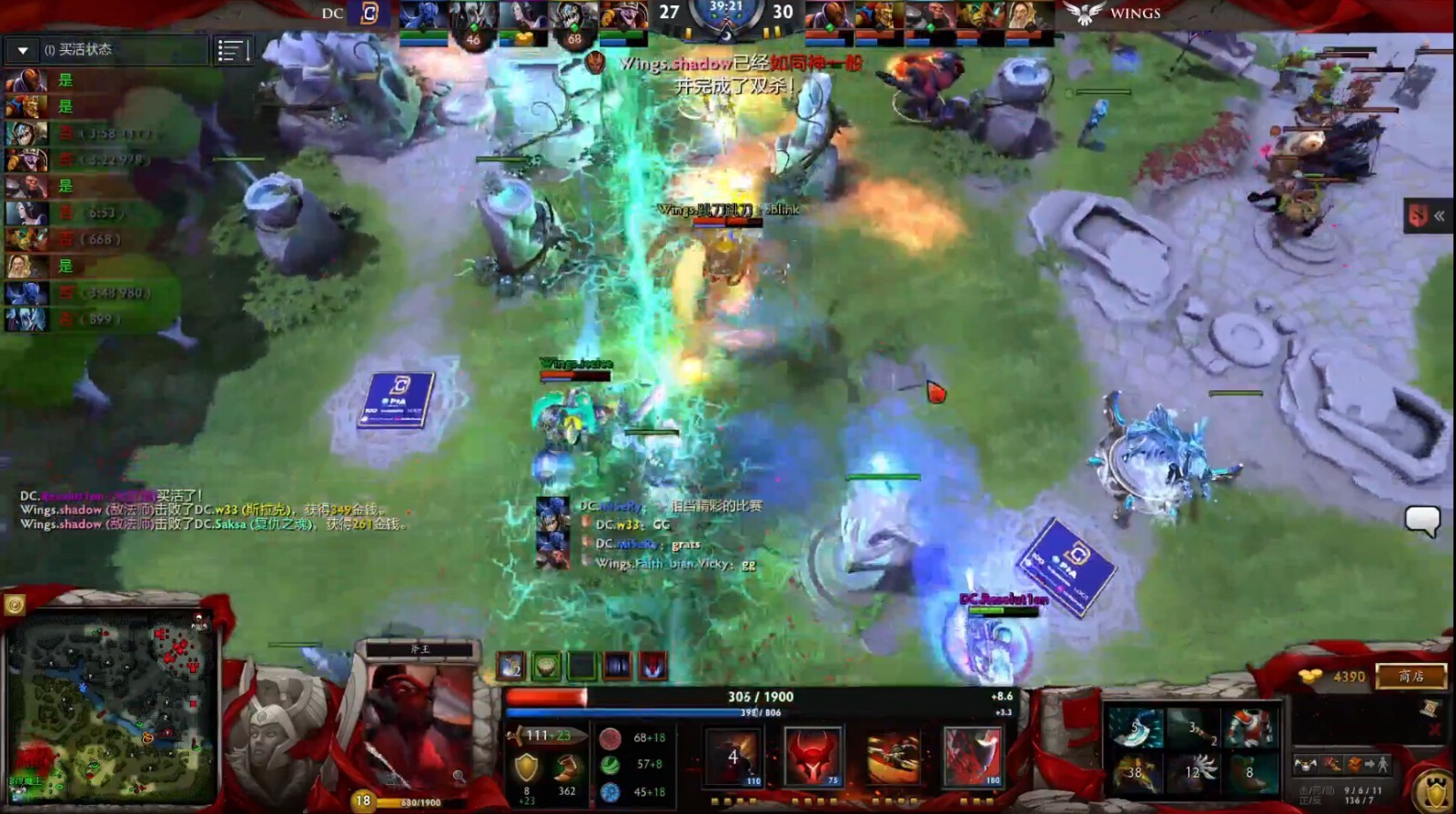Open the shop with the 商店 button
The width and height of the screenshot is (1456, 814).
1410,676
